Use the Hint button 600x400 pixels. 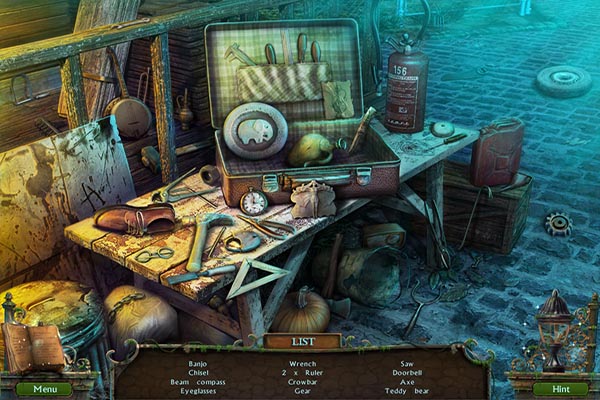coord(559,388)
